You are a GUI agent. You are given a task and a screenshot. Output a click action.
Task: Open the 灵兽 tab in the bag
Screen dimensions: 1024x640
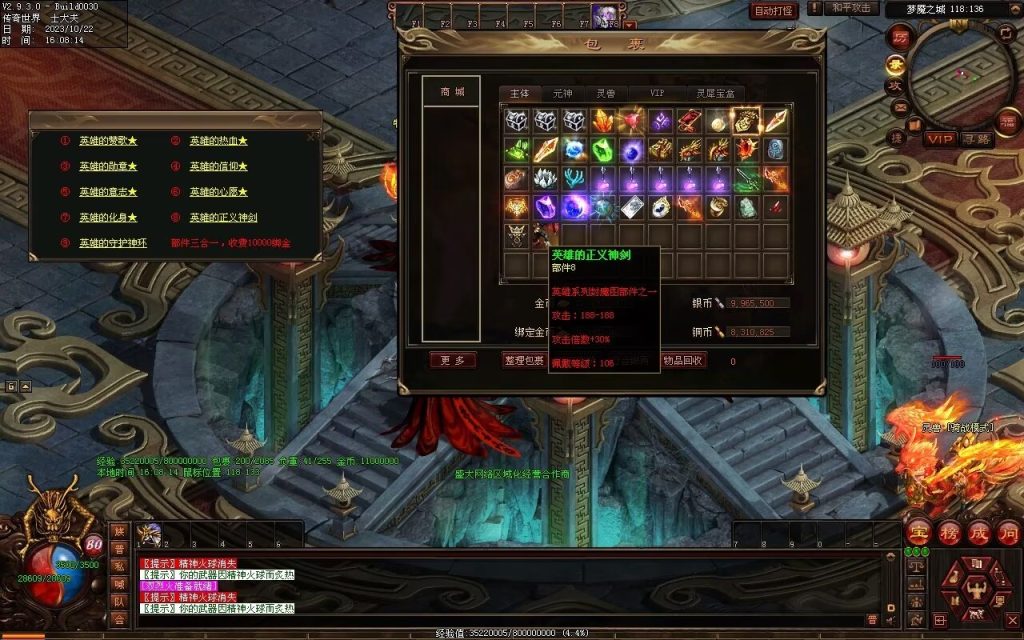tap(606, 93)
